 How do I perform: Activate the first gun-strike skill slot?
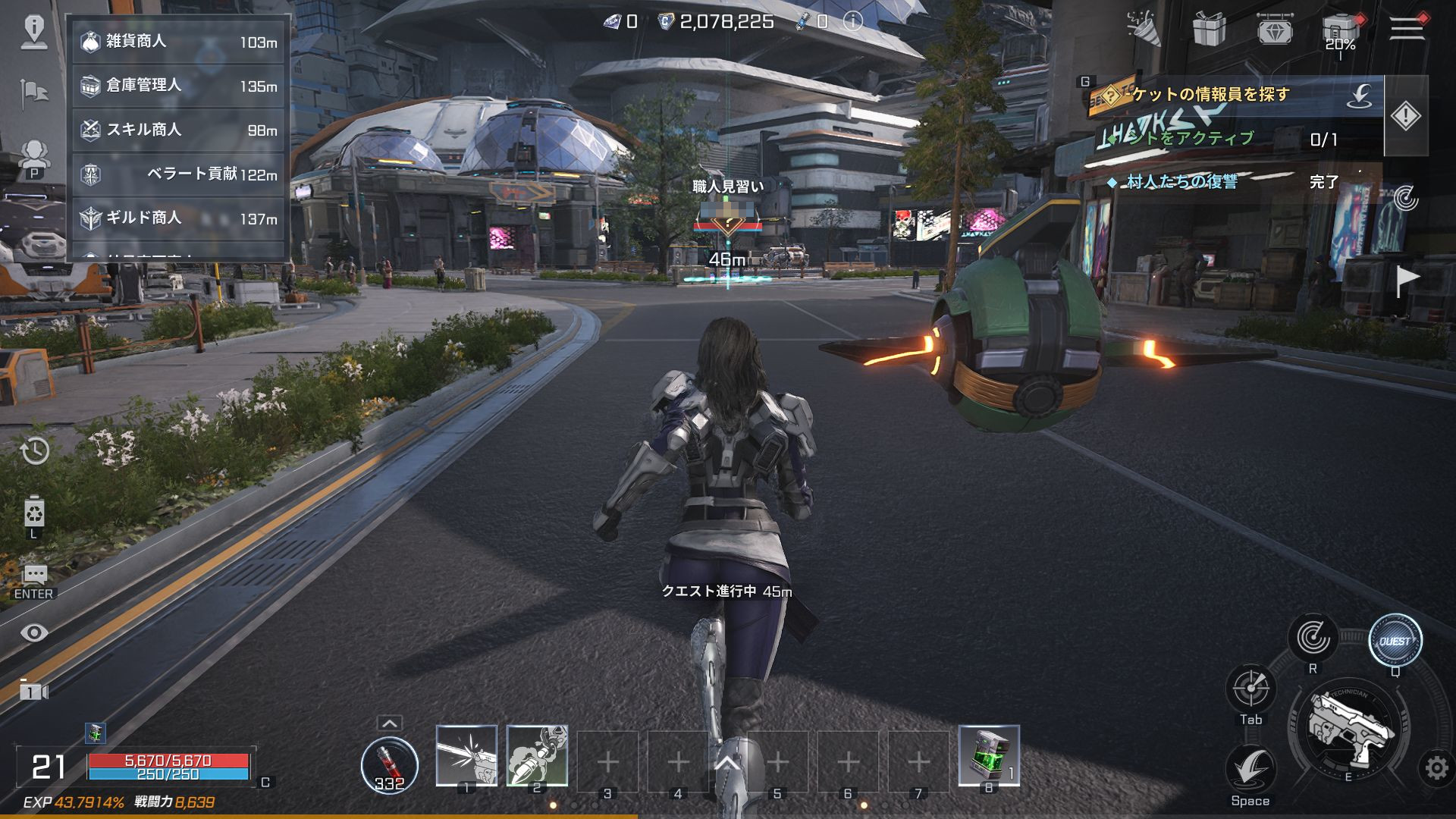coord(466,755)
